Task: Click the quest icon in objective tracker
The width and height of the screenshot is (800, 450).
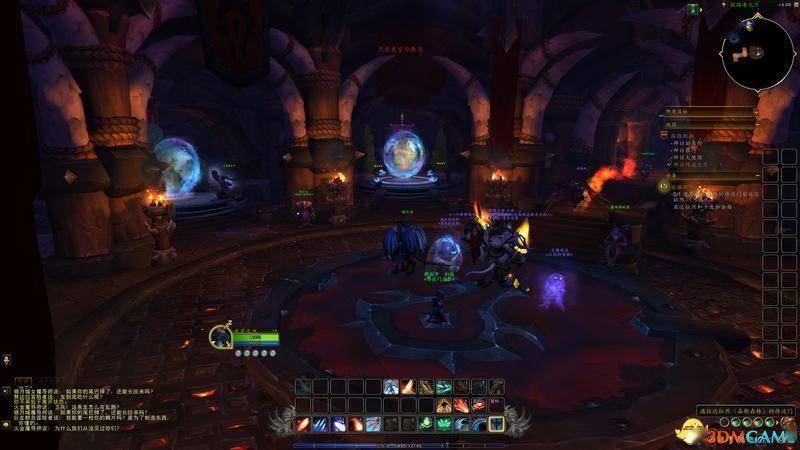Action: [663, 185]
